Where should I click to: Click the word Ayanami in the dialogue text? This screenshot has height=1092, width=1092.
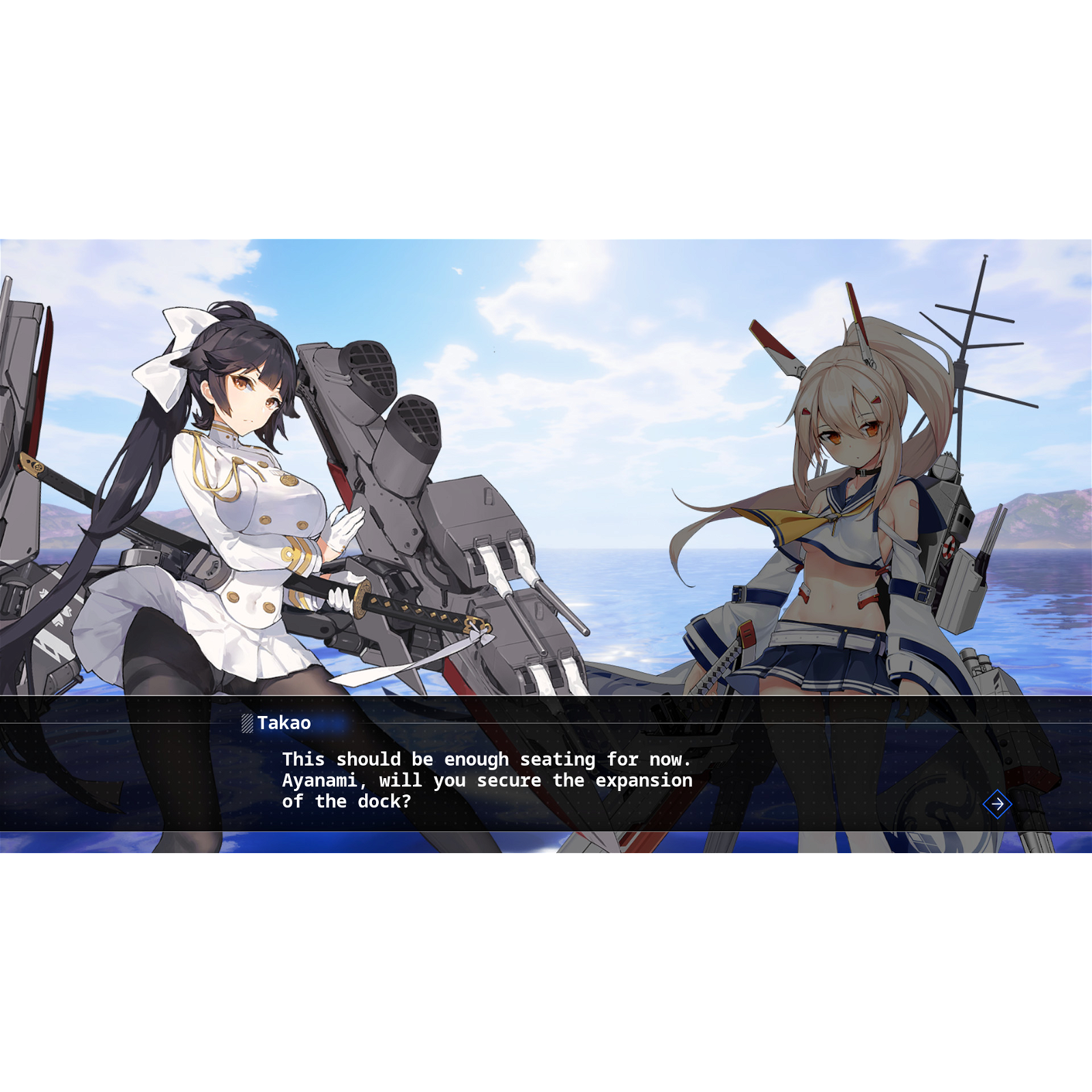[321, 780]
